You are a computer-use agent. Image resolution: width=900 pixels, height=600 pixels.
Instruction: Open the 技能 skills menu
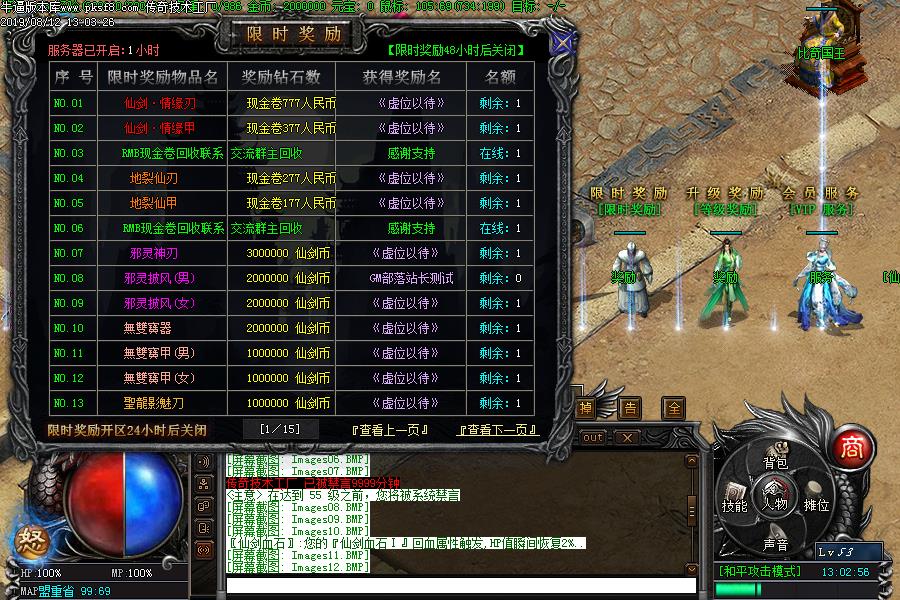click(735, 505)
